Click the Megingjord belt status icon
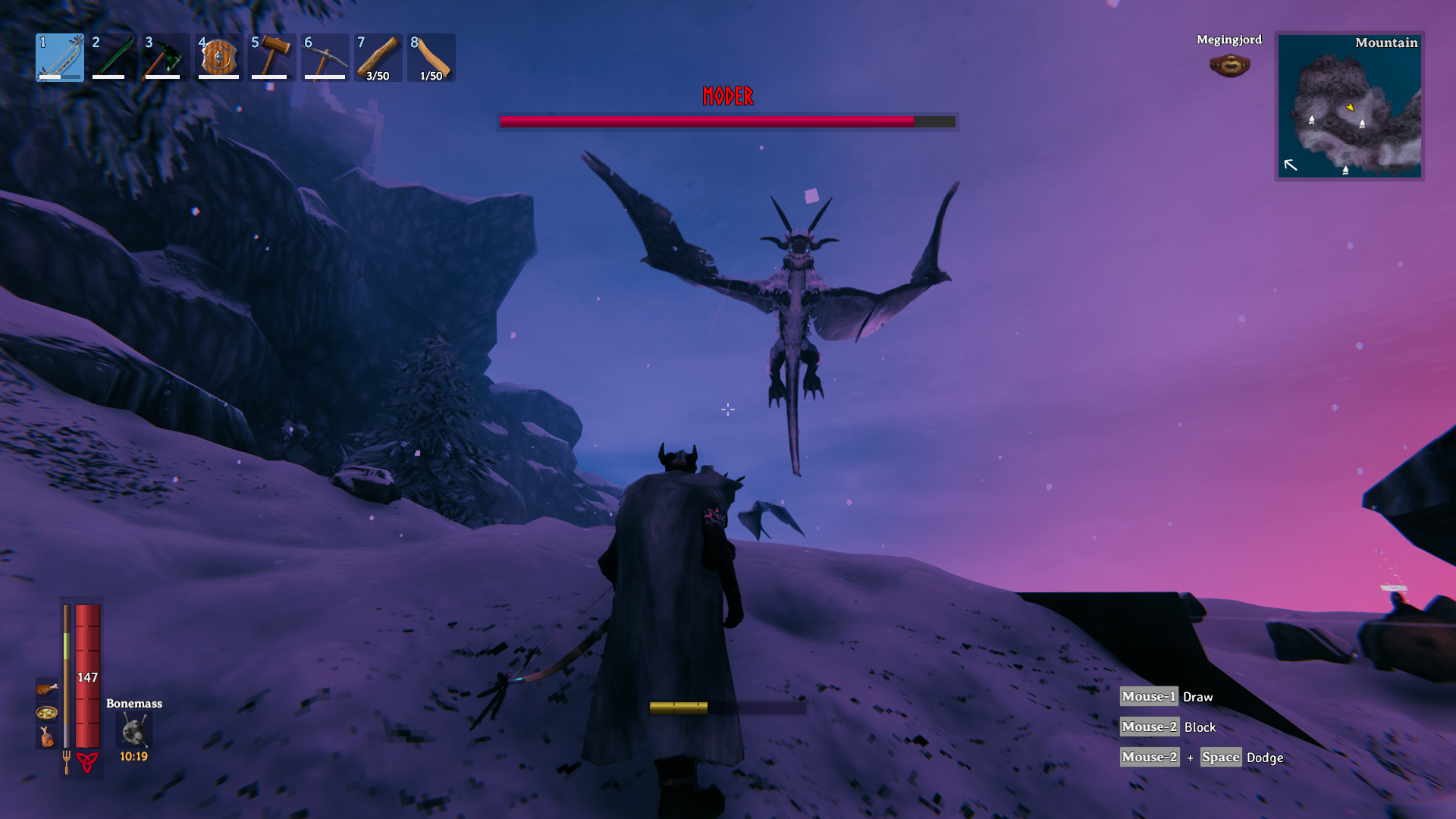The width and height of the screenshot is (1456, 819). [x=1229, y=66]
